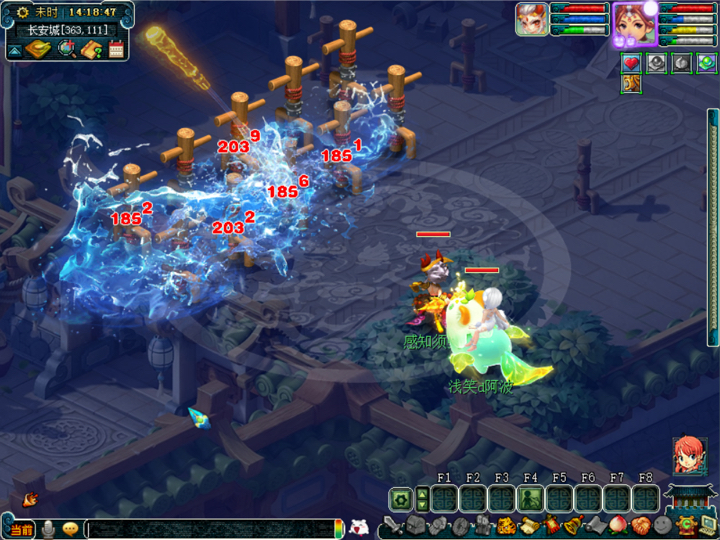This screenshot has width=720, height=540.
Task: Open the sword attack menu icon
Action: tap(392, 525)
